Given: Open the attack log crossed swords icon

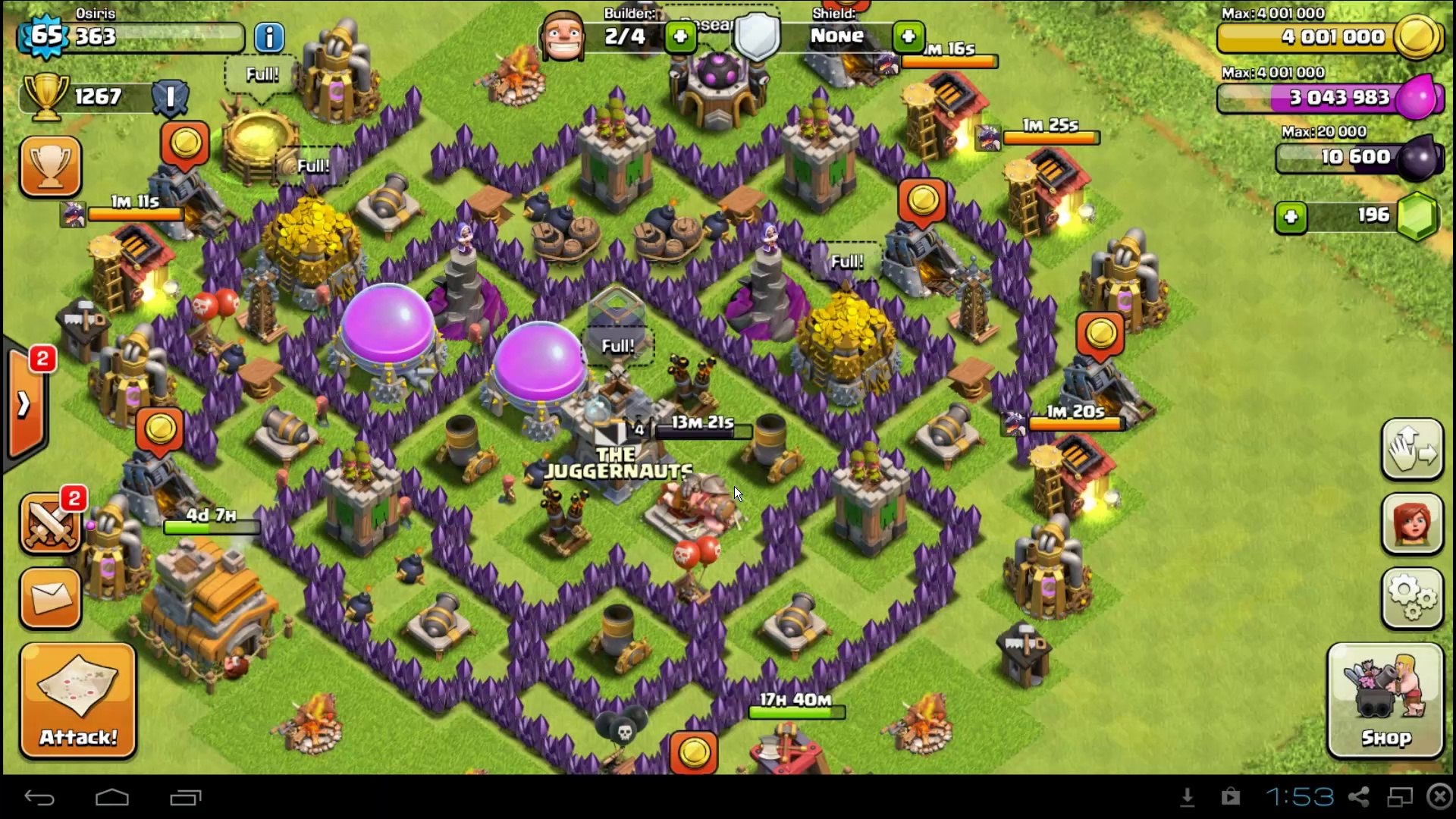Looking at the screenshot, I should (50, 525).
